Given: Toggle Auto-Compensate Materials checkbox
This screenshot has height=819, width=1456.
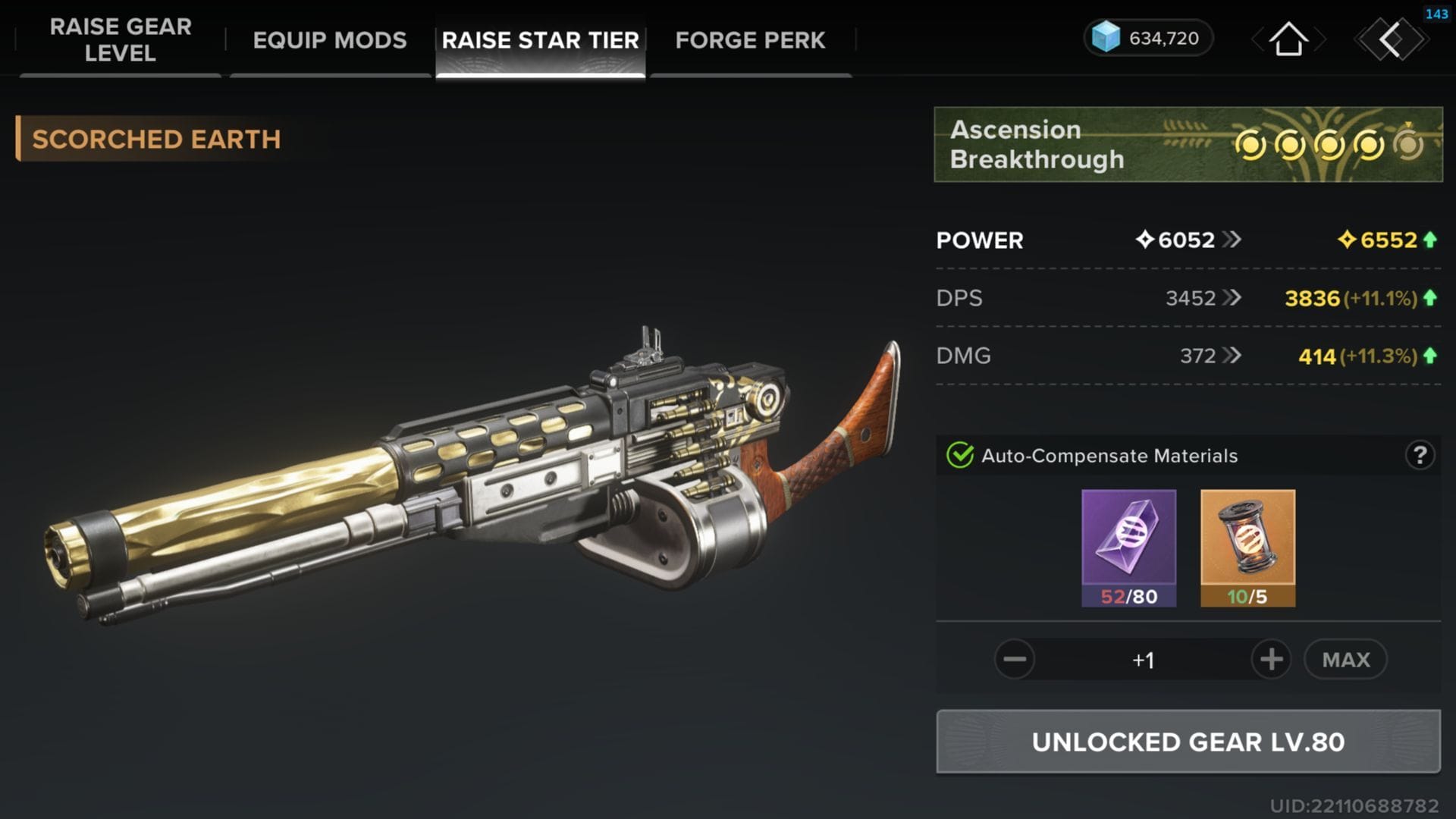Looking at the screenshot, I should point(960,456).
